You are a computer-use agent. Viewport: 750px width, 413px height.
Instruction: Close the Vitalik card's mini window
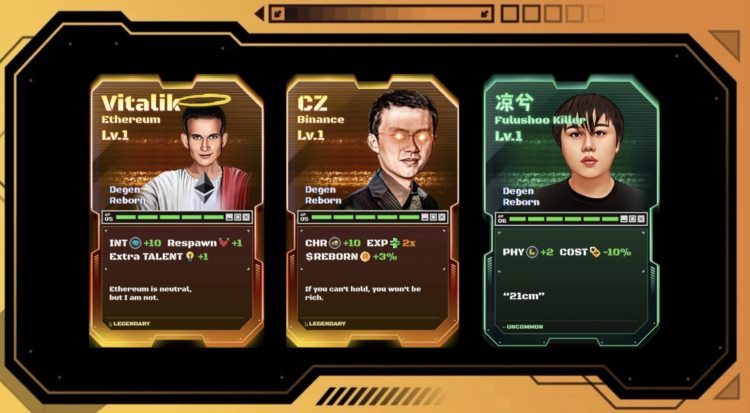tap(246, 217)
